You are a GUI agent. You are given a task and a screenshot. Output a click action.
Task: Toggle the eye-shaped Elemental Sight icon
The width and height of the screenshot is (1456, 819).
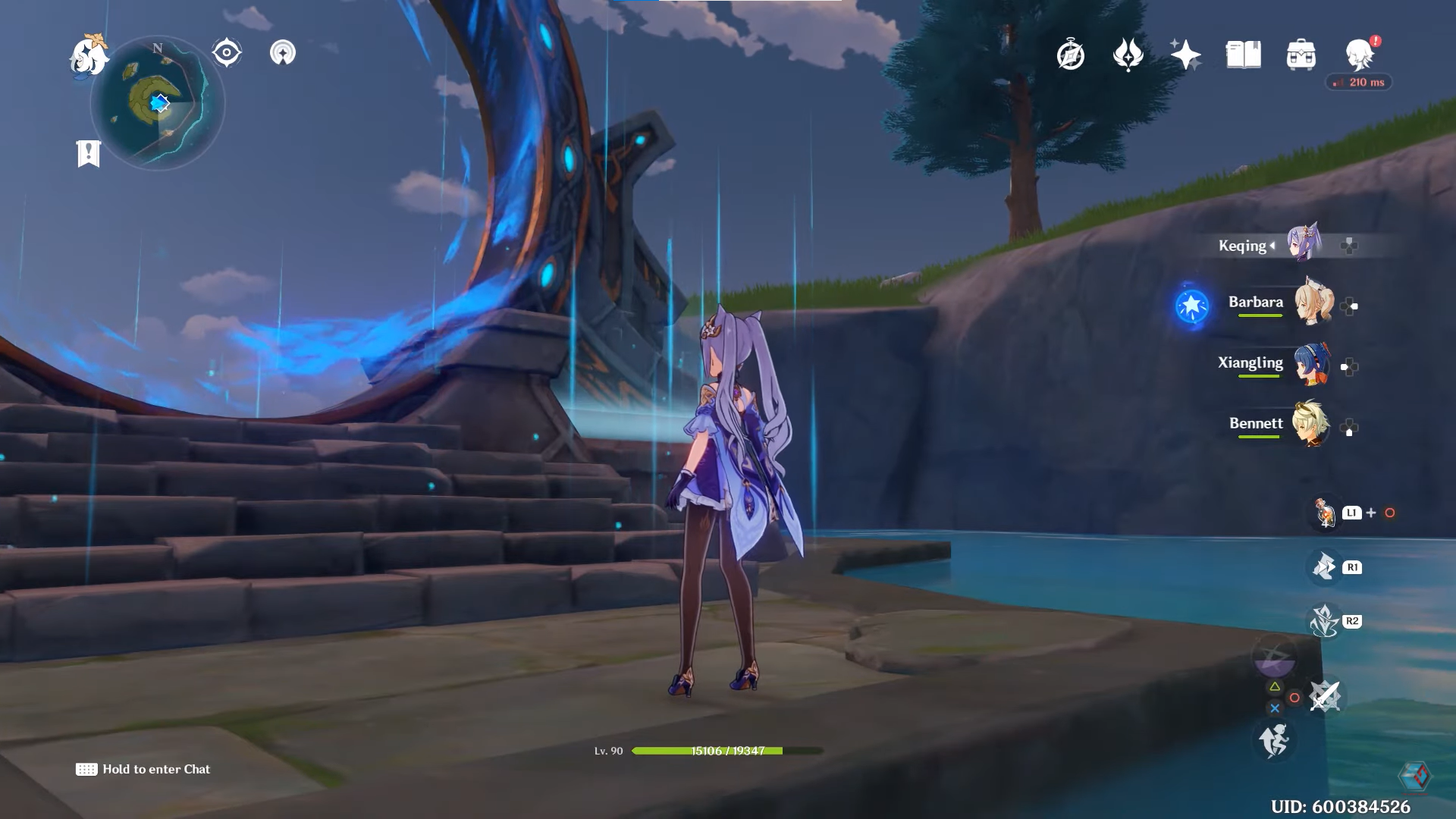tap(227, 53)
